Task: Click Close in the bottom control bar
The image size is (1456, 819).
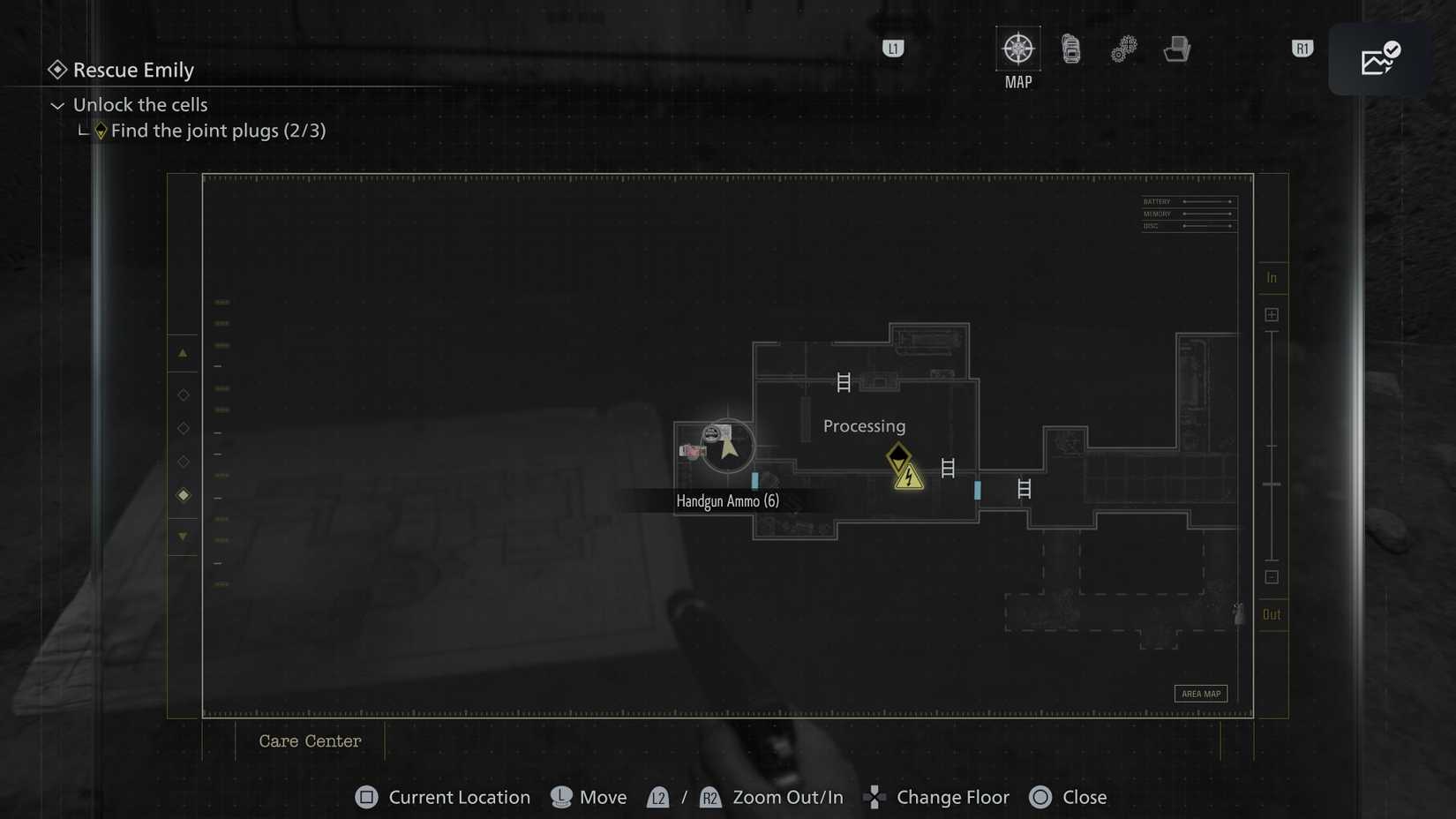Action: click(1068, 797)
